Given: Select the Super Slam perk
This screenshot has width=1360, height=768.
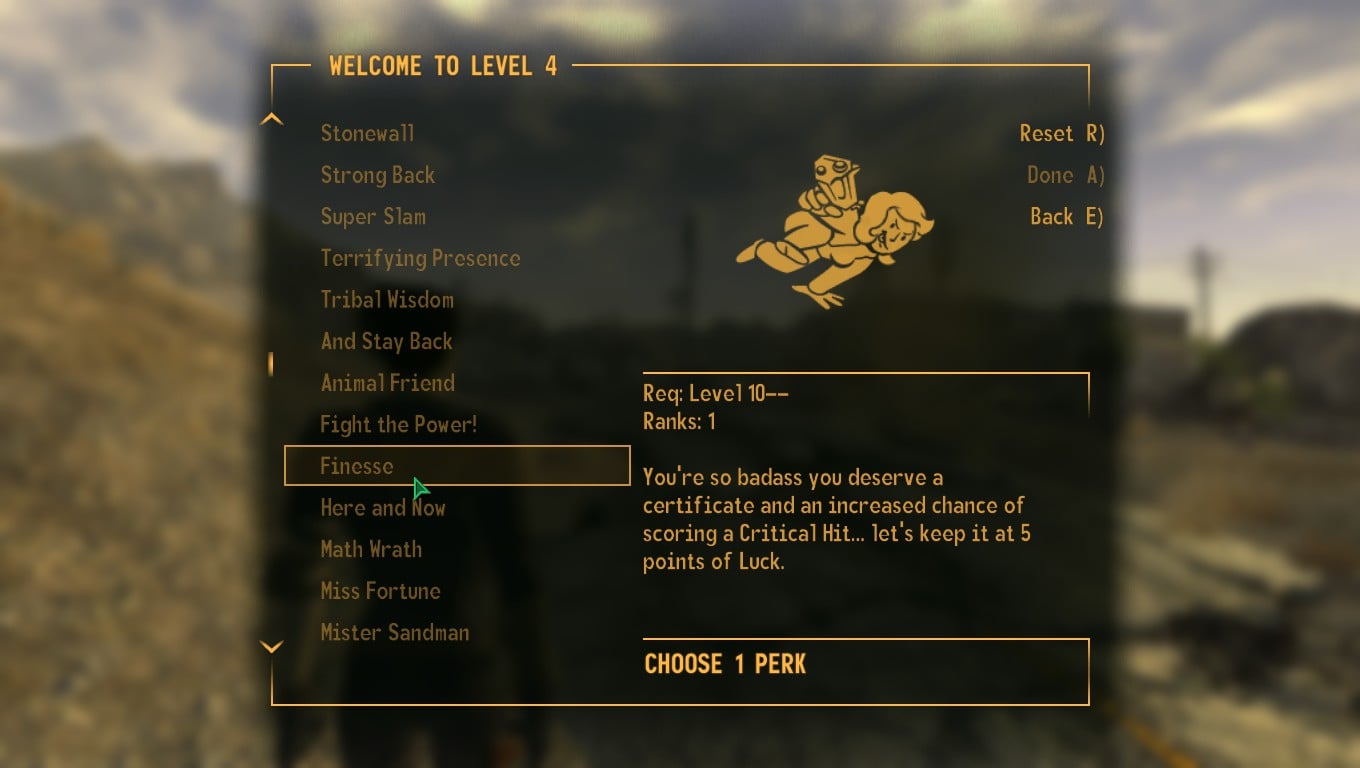Looking at the screenshot, I should [x=373, y=216].
